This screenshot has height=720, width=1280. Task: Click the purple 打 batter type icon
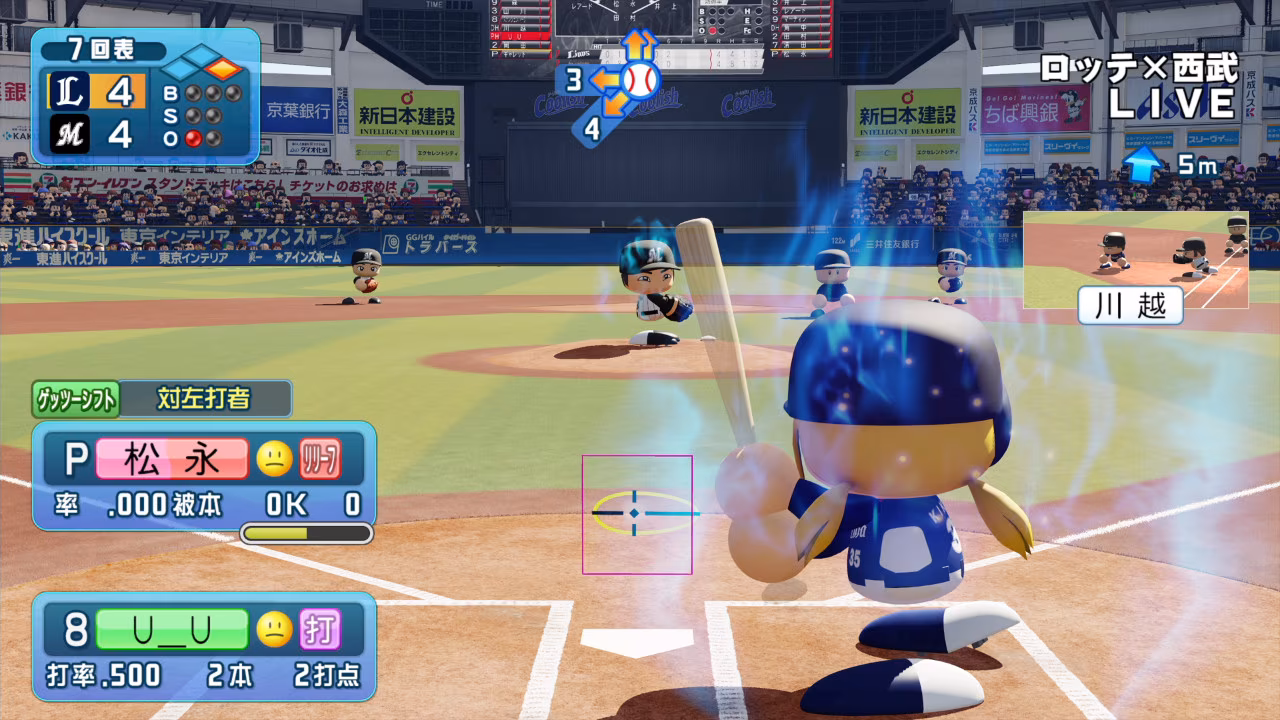click(321, 630)
